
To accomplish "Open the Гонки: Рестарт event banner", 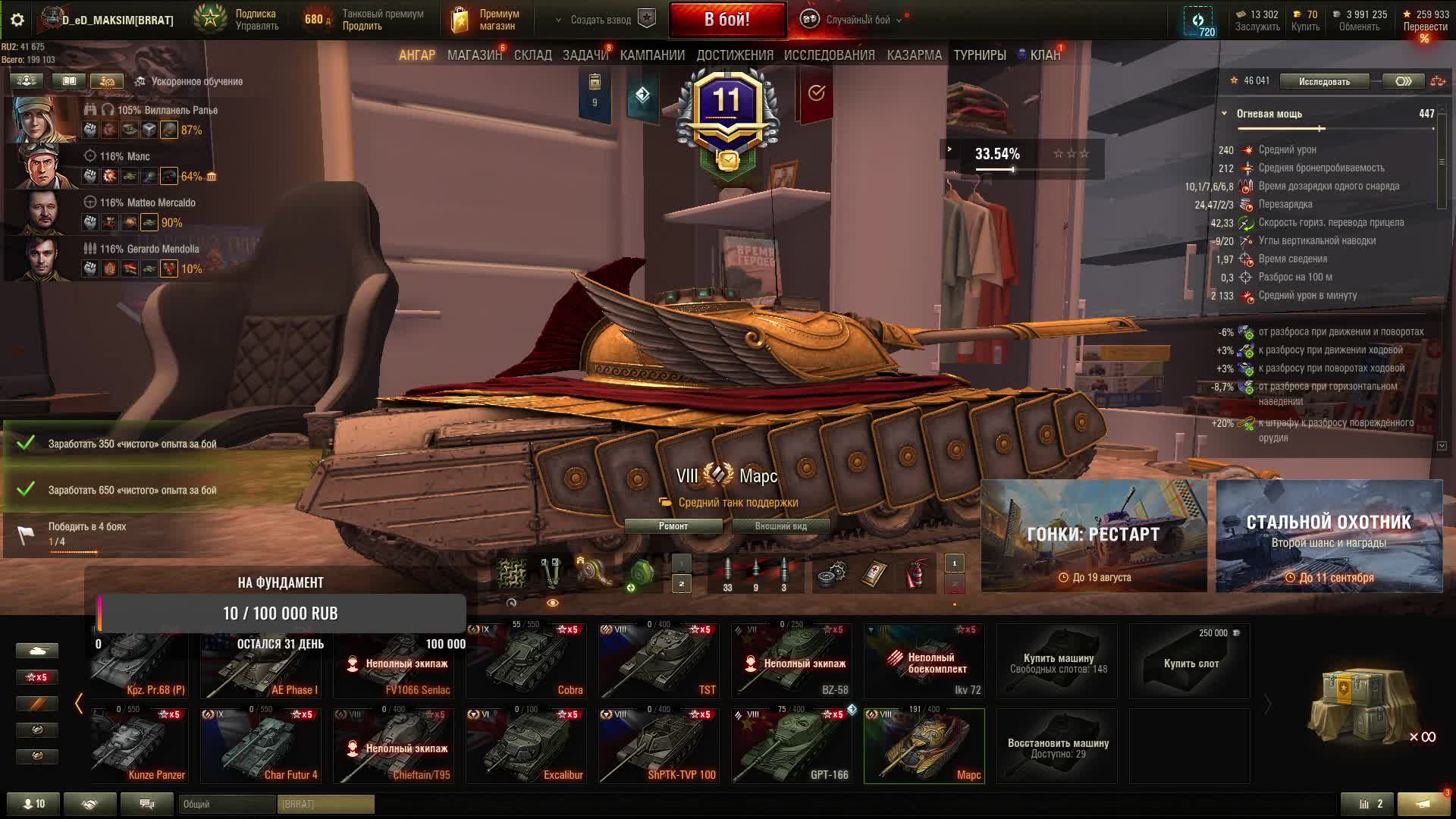I will point(1094,536).
